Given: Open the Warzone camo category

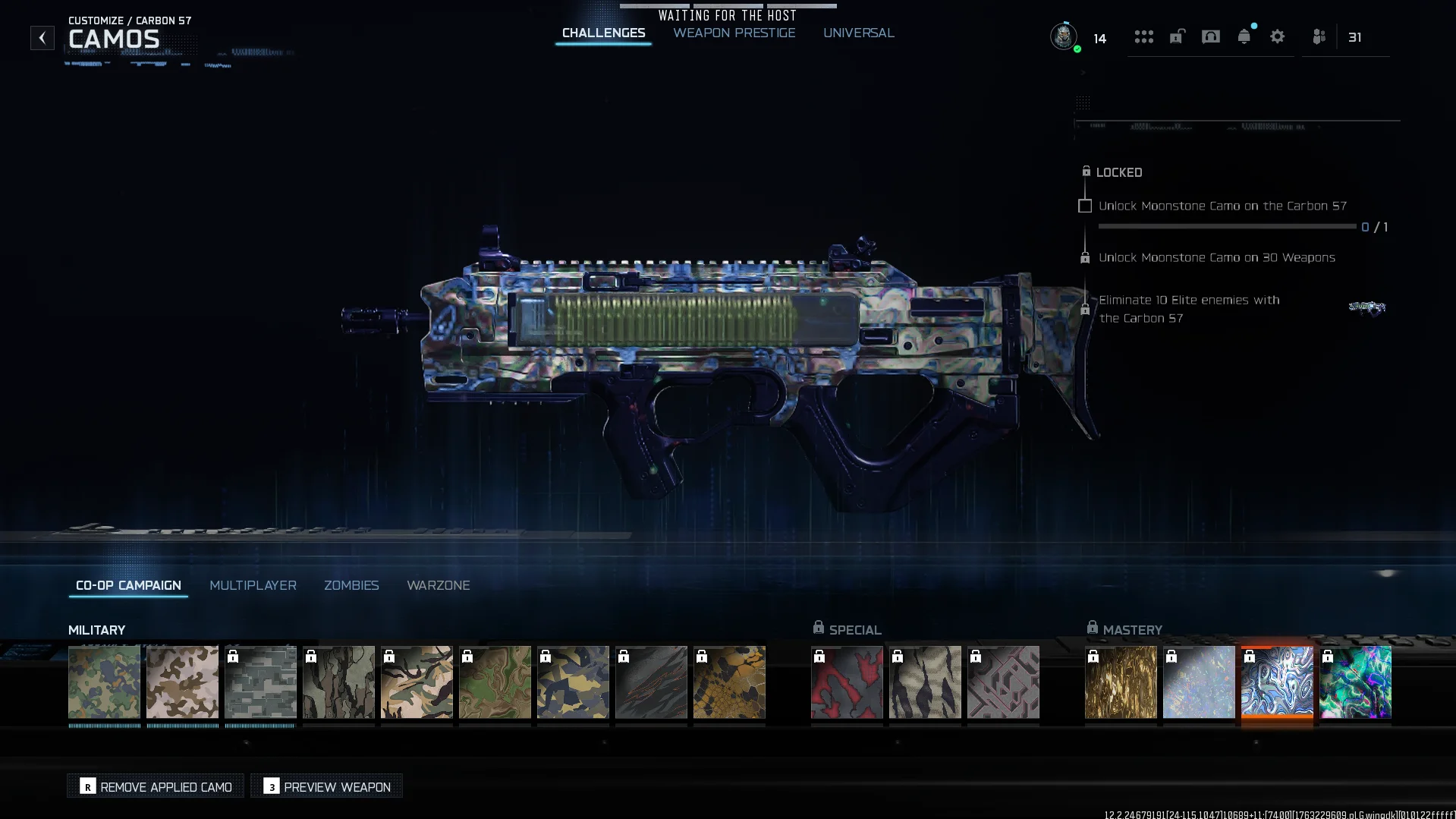Looking at the screenshot, I should [438, 585].
